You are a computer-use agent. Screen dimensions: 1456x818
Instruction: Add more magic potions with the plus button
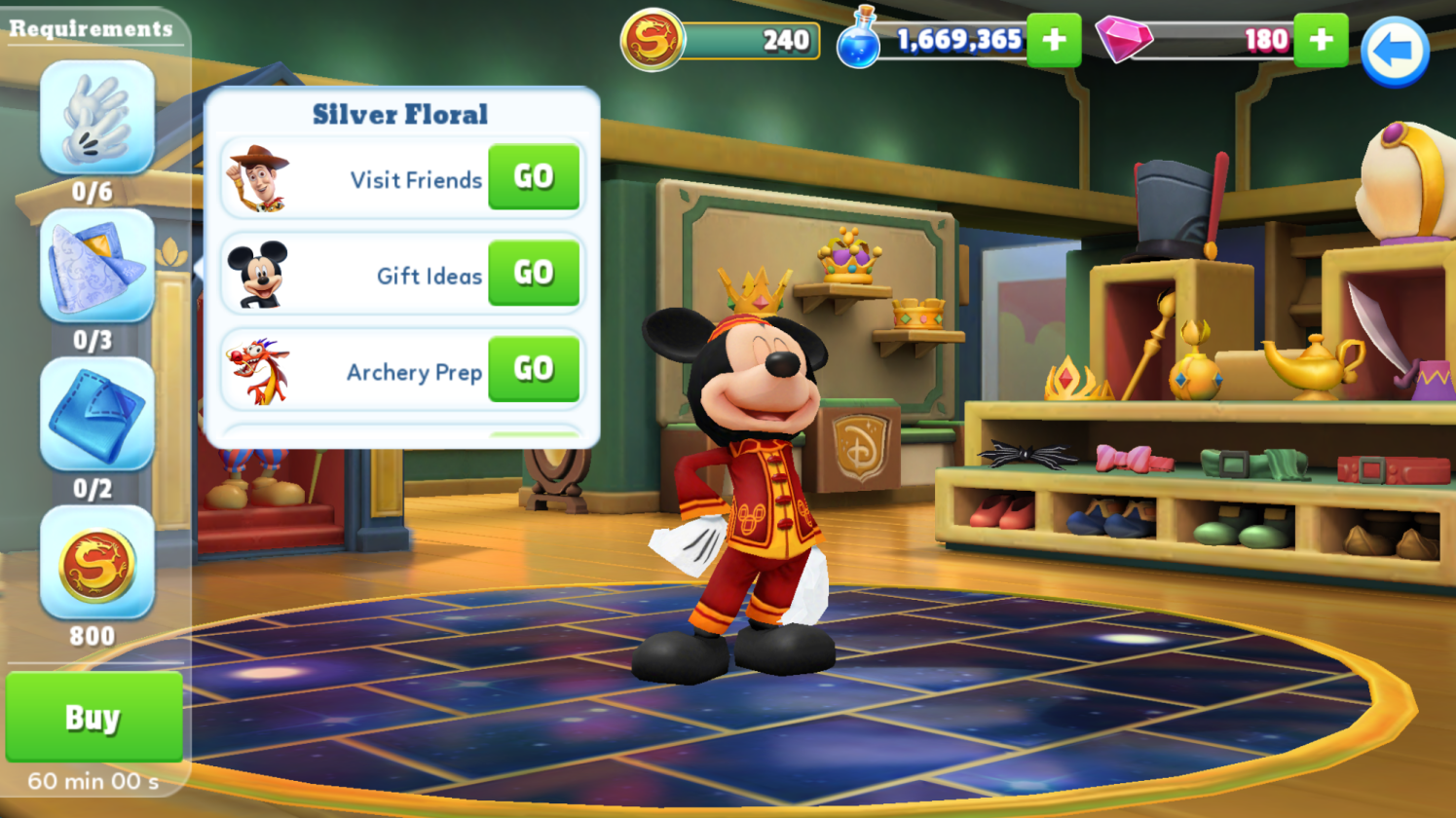pyautogui.click(x=1054, y=40)
